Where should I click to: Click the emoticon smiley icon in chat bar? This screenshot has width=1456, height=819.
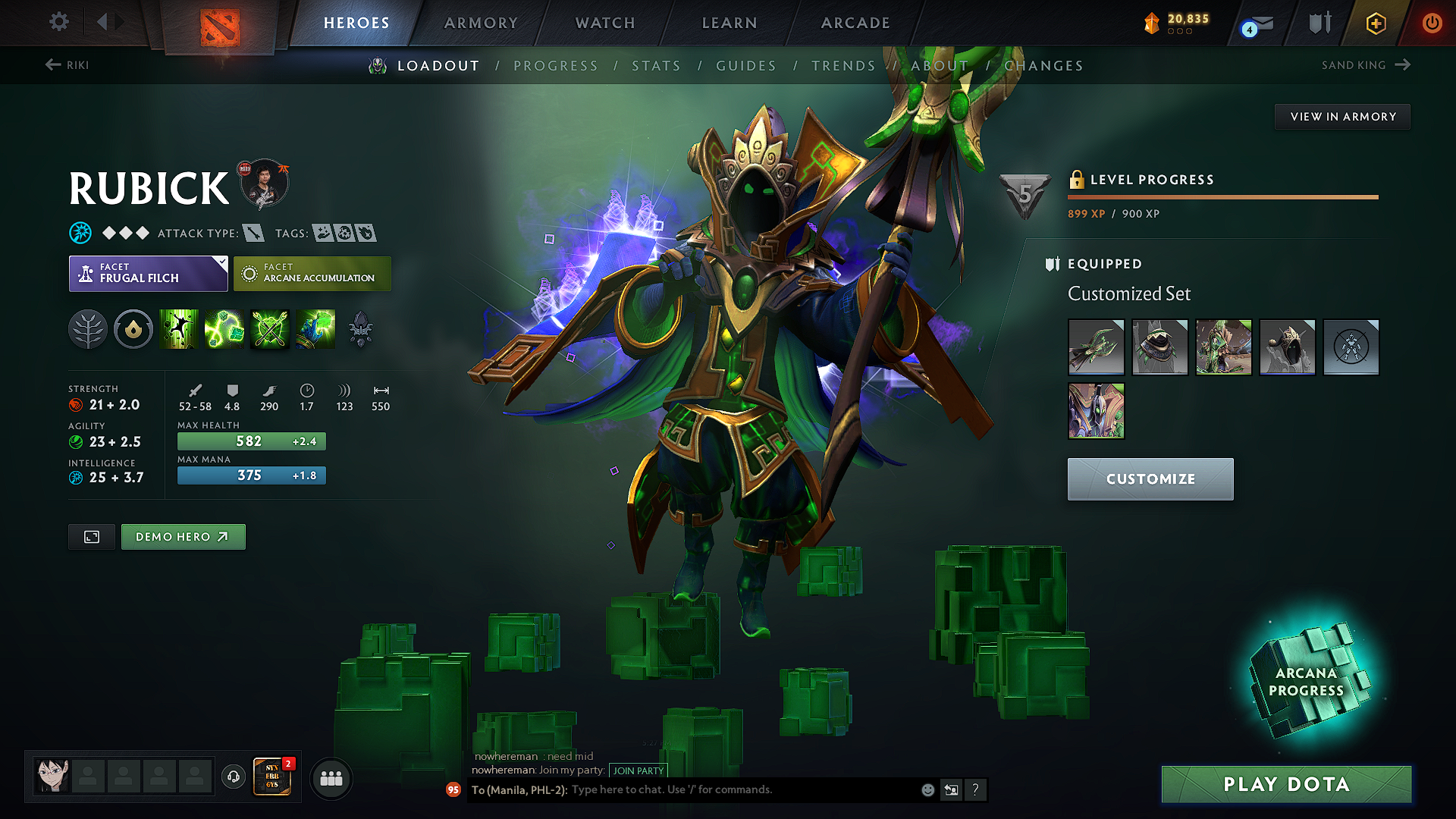tap(927, 789)
